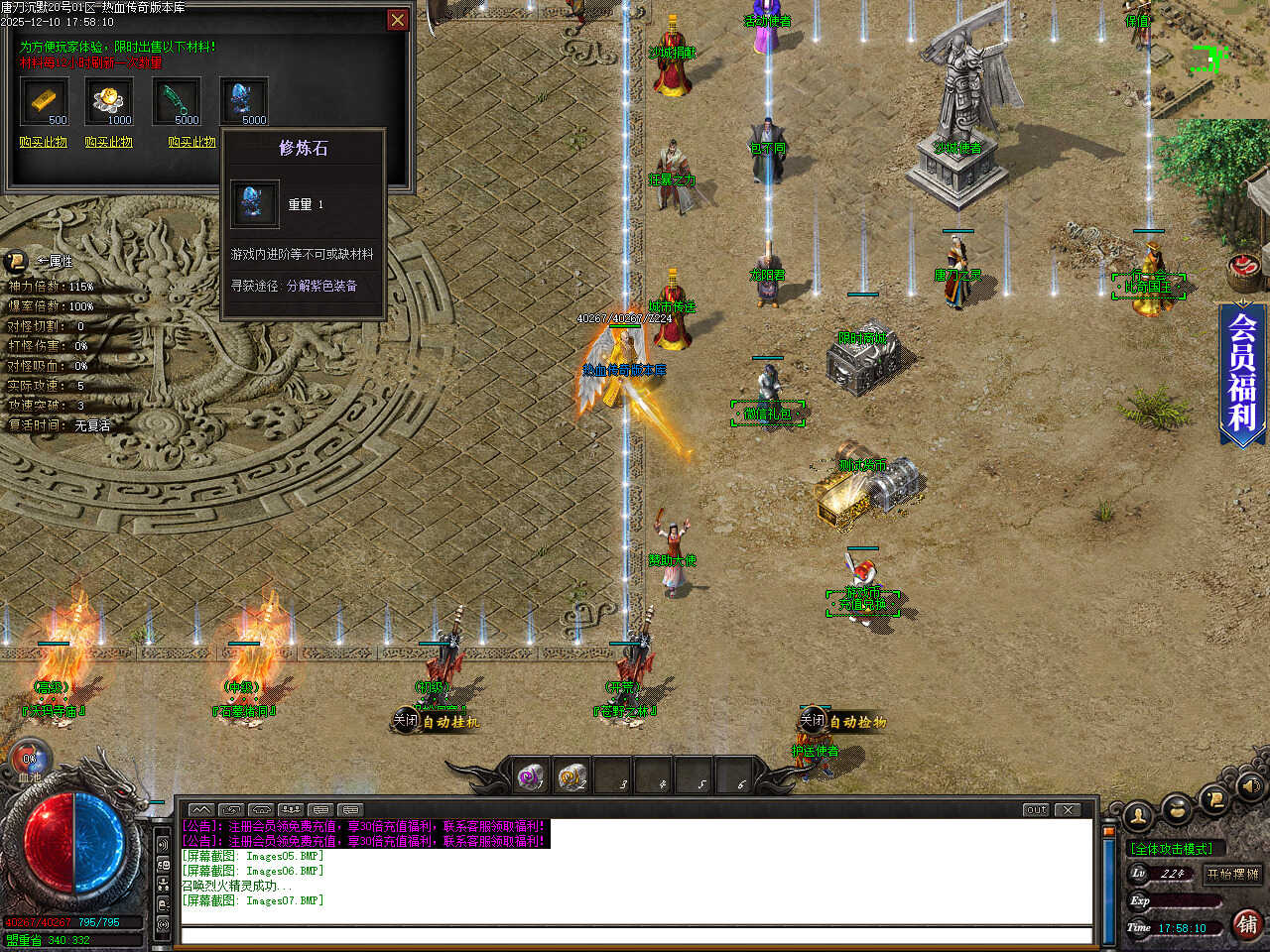Open the bag inventory icon
The height and width of the screenshot is (952, 1270).
[1177, 809]
